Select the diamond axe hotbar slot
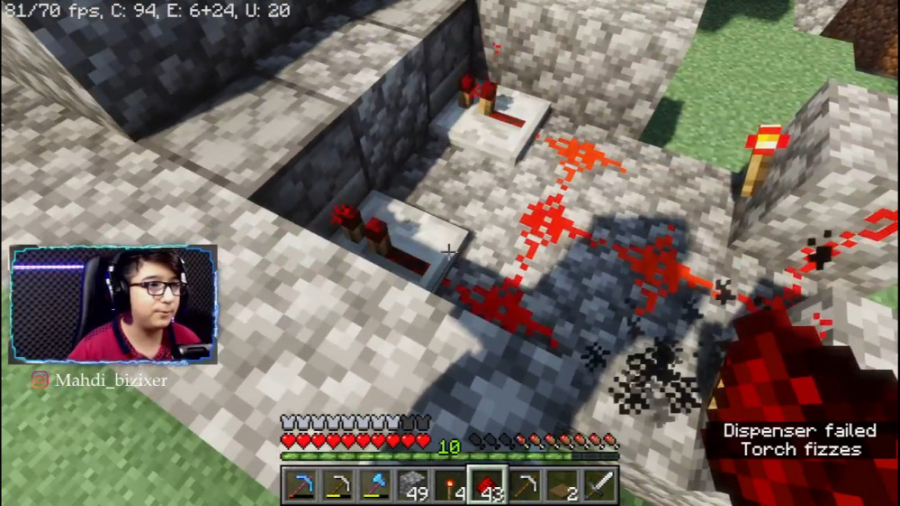The image size is (900, 506). coord(376,486)
